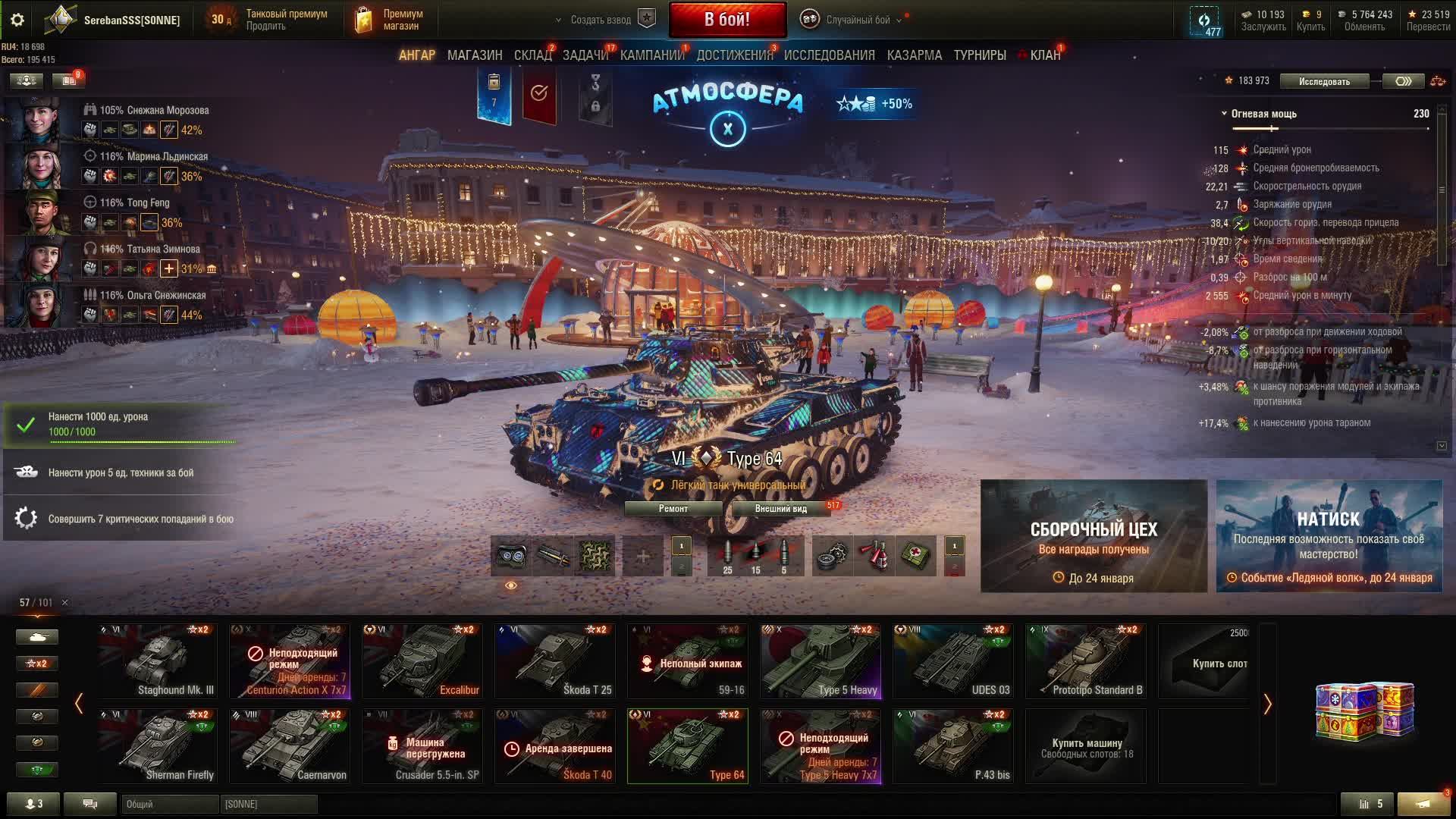
Task: Start battle with the red В бой! button
Action: click(x=726, y=20)
